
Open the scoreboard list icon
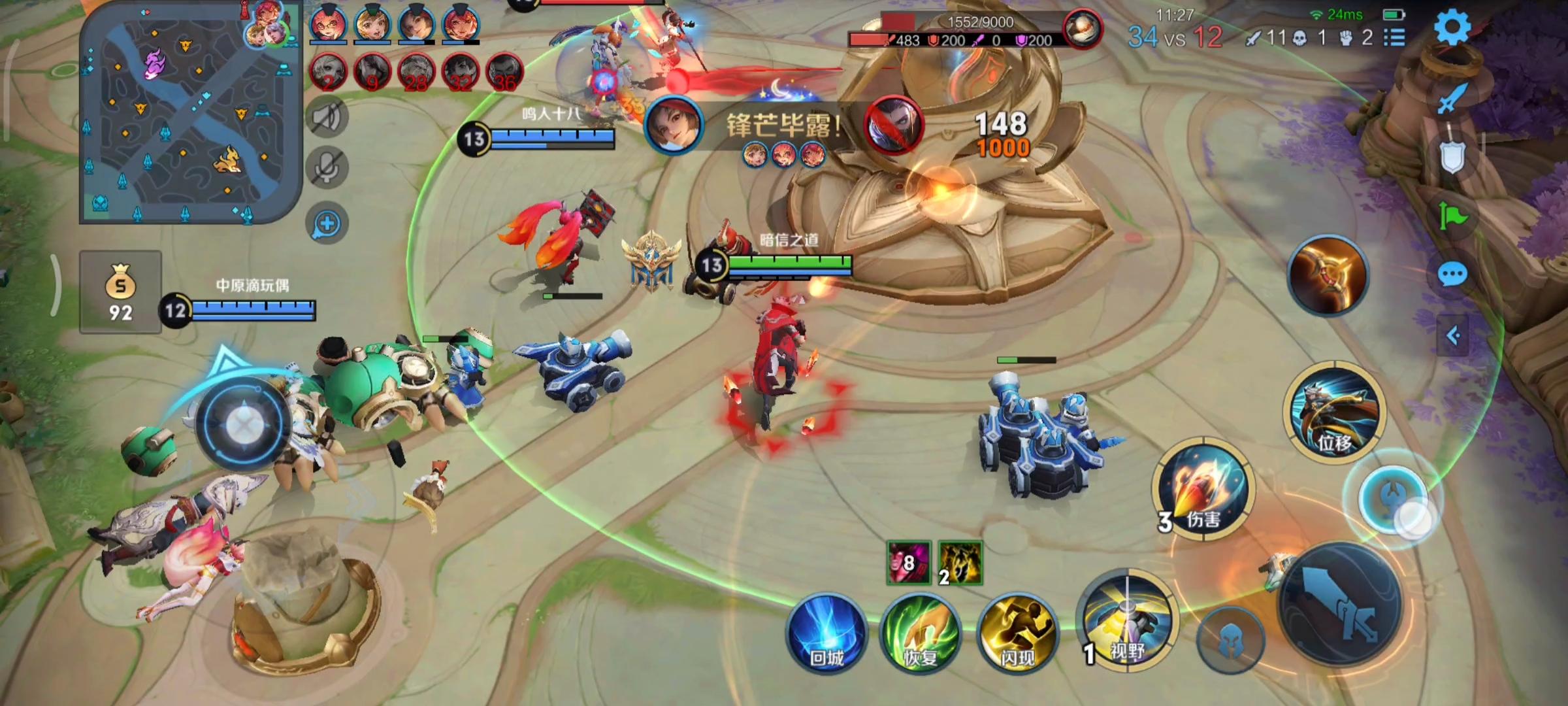click(1394, 38)
